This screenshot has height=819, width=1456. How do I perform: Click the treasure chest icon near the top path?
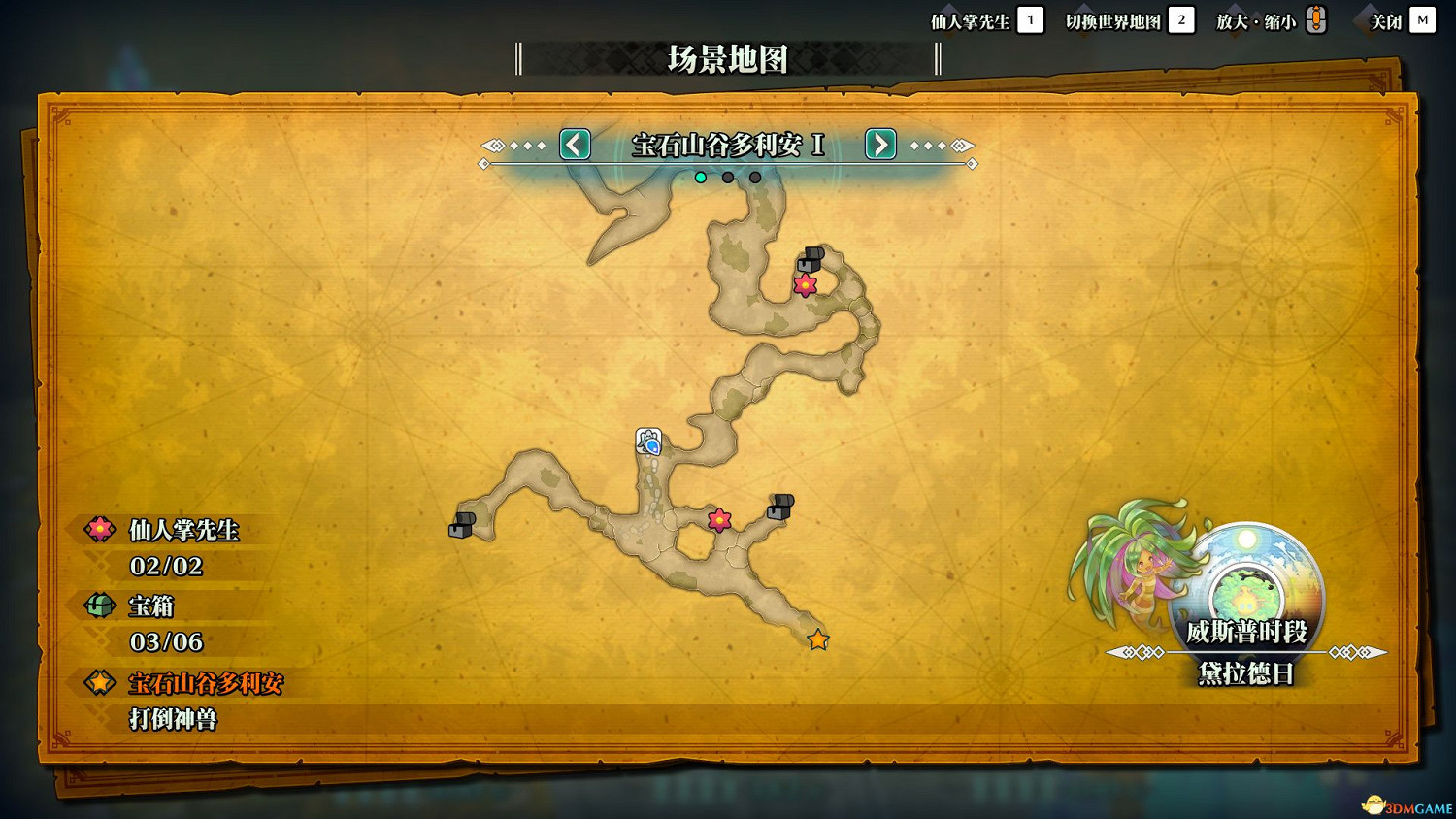pyautogui.click(x=811, y=260)
